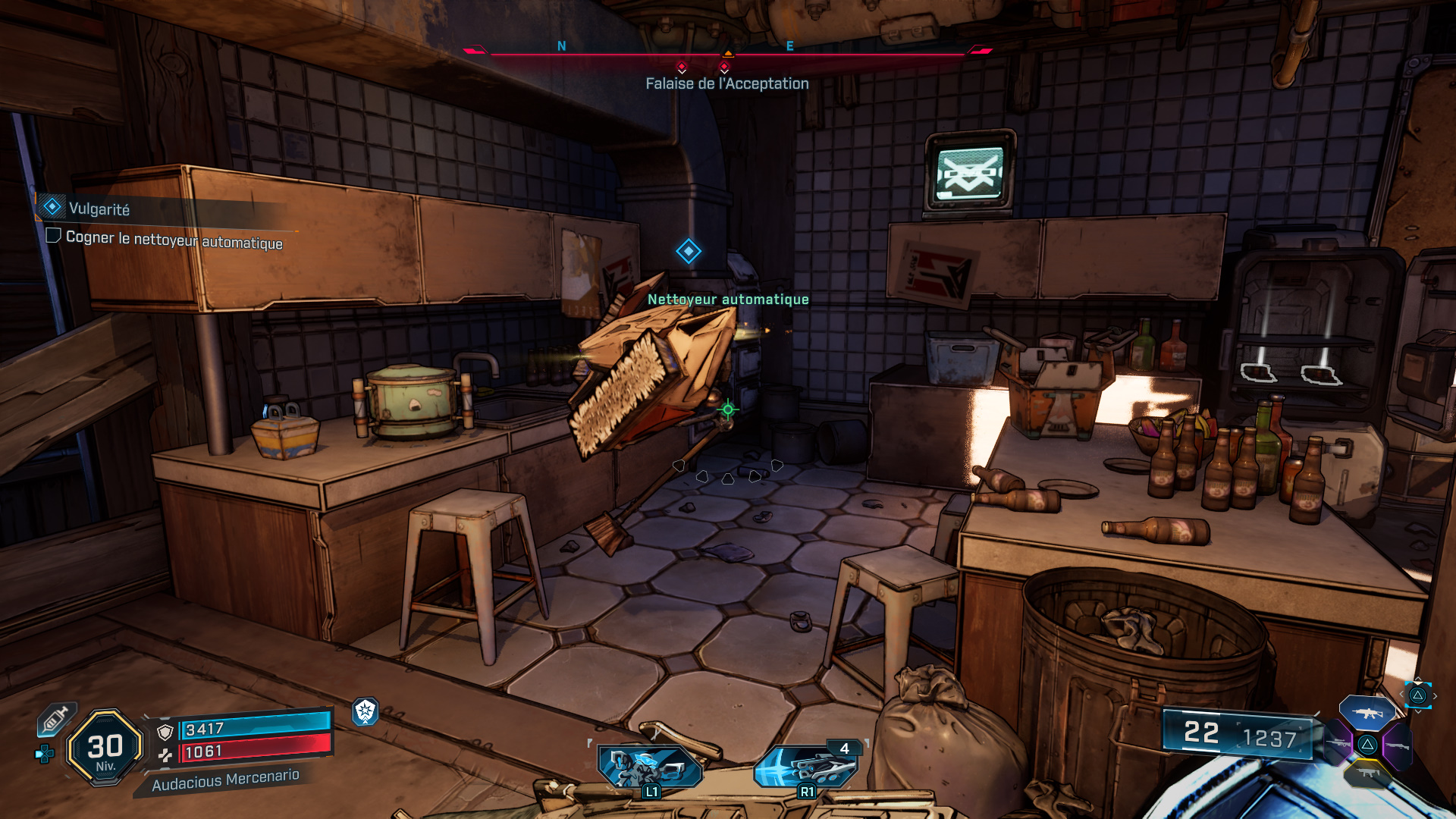The height and width of the screenshot is (819, 1456).
Task: Toggle the blue waypoint diamond above Nettoyeur automatique
Action: 688,253
